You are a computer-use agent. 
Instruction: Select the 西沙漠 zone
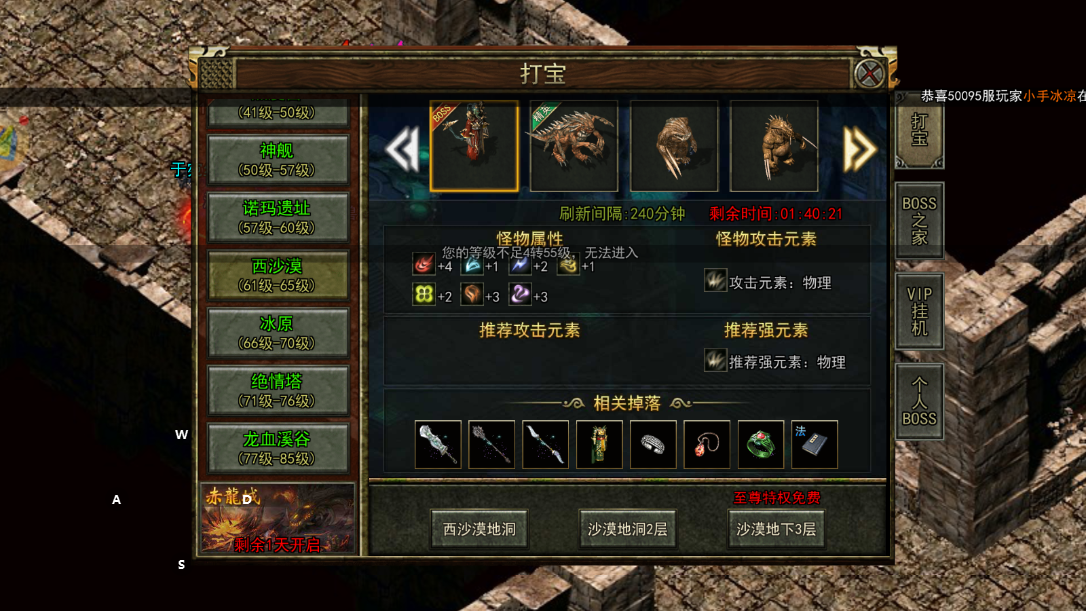276,275
